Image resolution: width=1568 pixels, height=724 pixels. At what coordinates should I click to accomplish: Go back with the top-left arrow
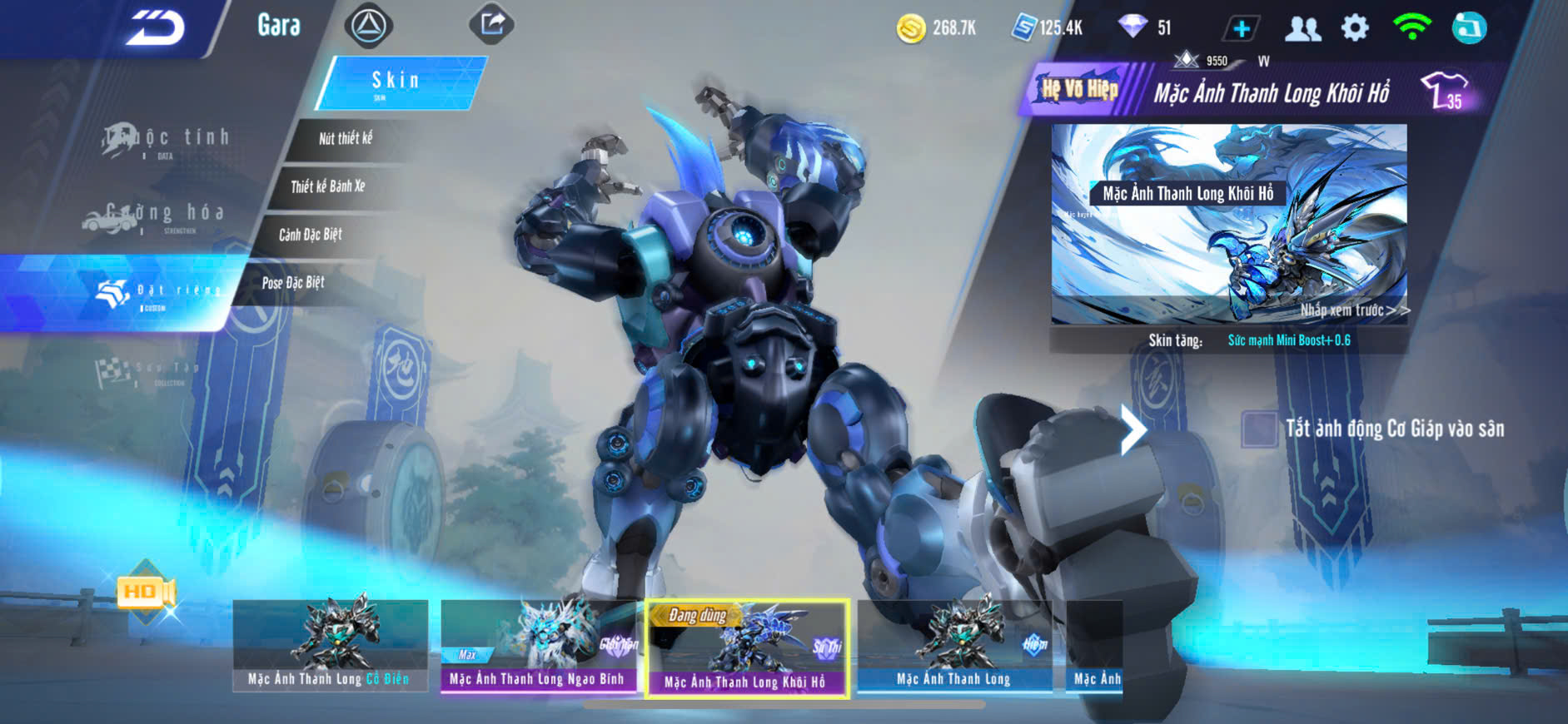pos(156,29)
